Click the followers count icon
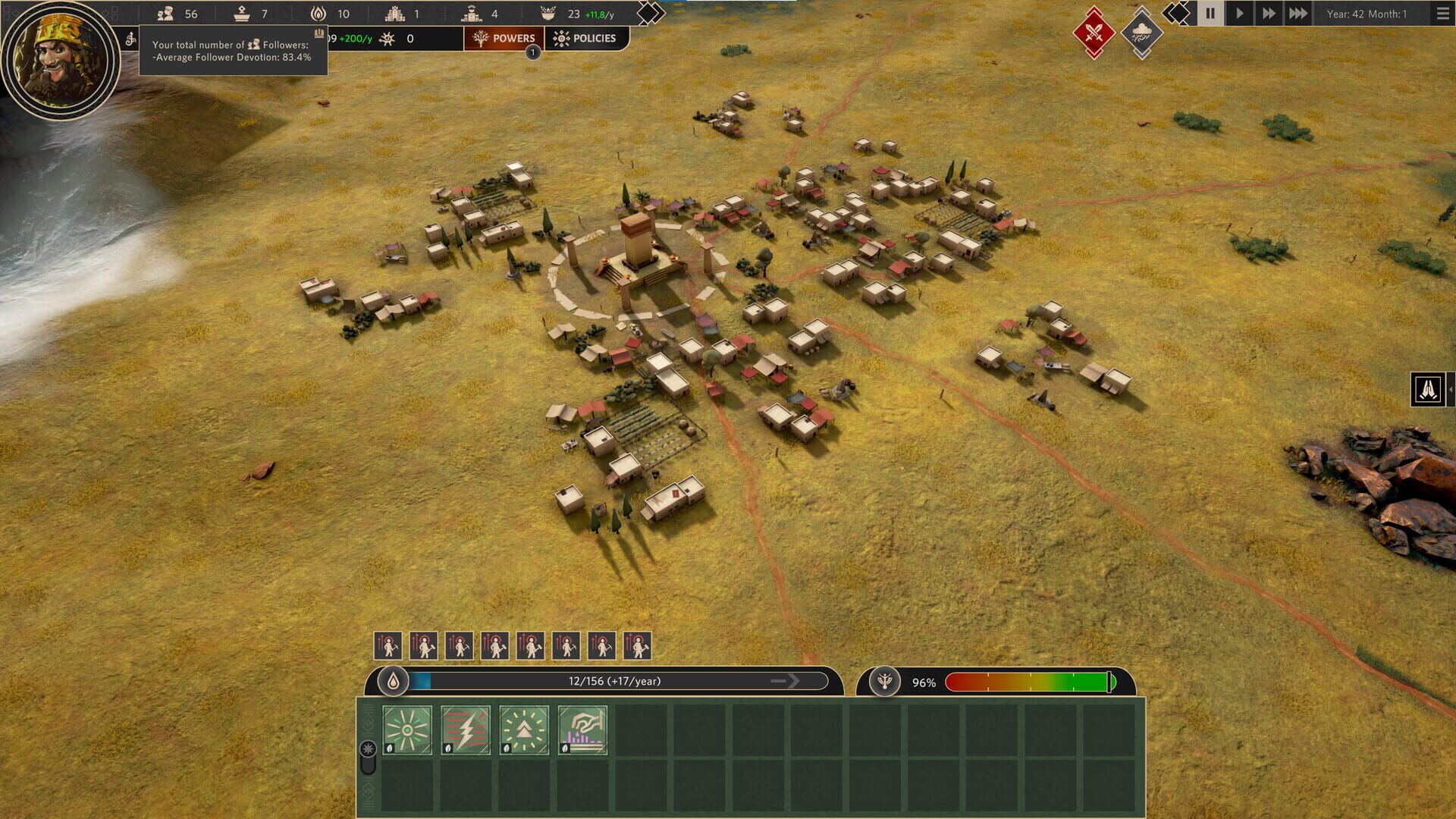The width and height of the screenshot is (1456, 819). 165,13
